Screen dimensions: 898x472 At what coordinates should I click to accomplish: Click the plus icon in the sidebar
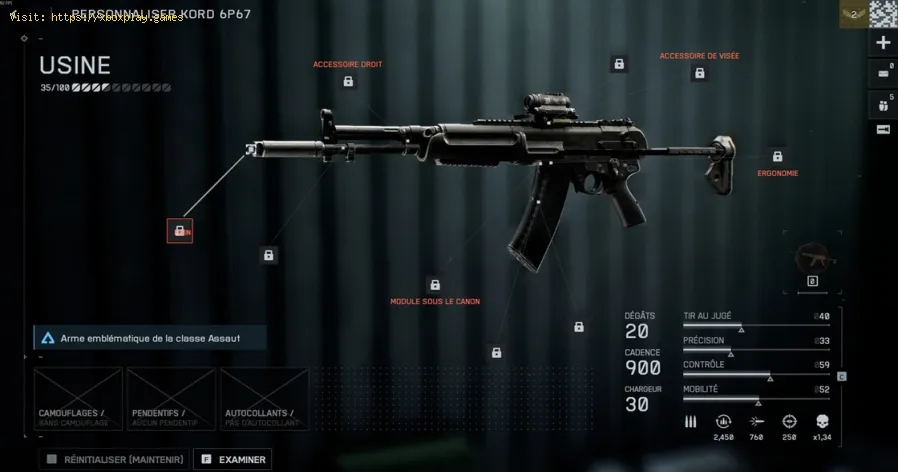click(883, 43)
